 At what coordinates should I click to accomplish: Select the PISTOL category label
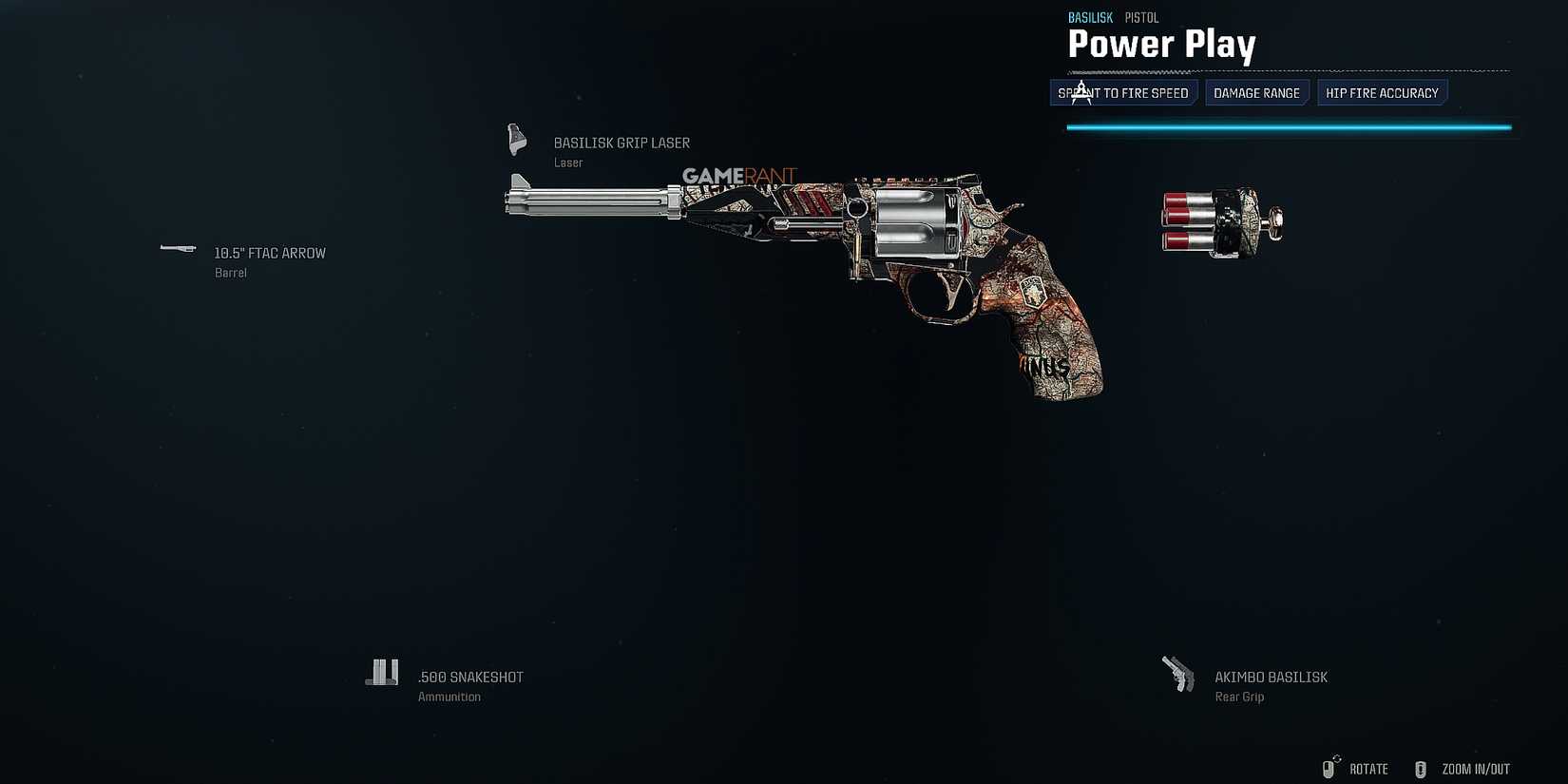click(1141, 17)
